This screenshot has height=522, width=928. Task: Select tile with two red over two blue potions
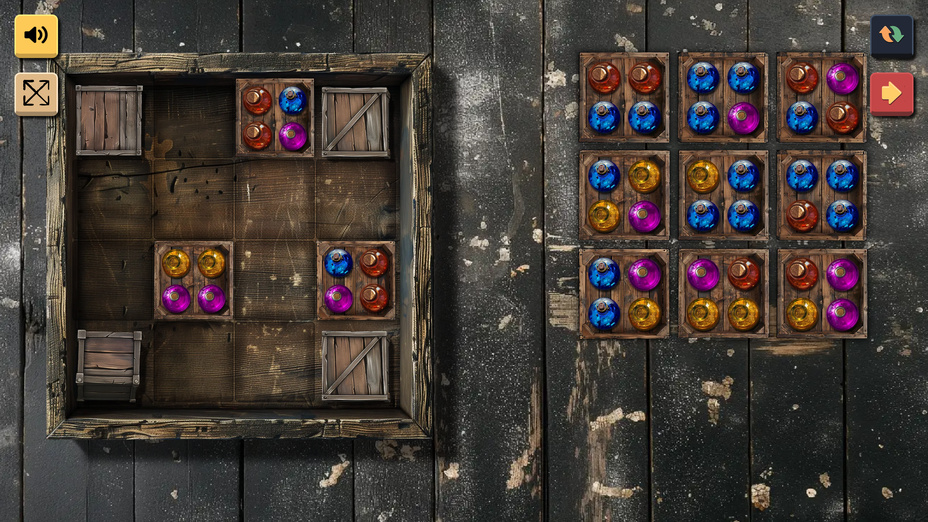pos(624,97)
